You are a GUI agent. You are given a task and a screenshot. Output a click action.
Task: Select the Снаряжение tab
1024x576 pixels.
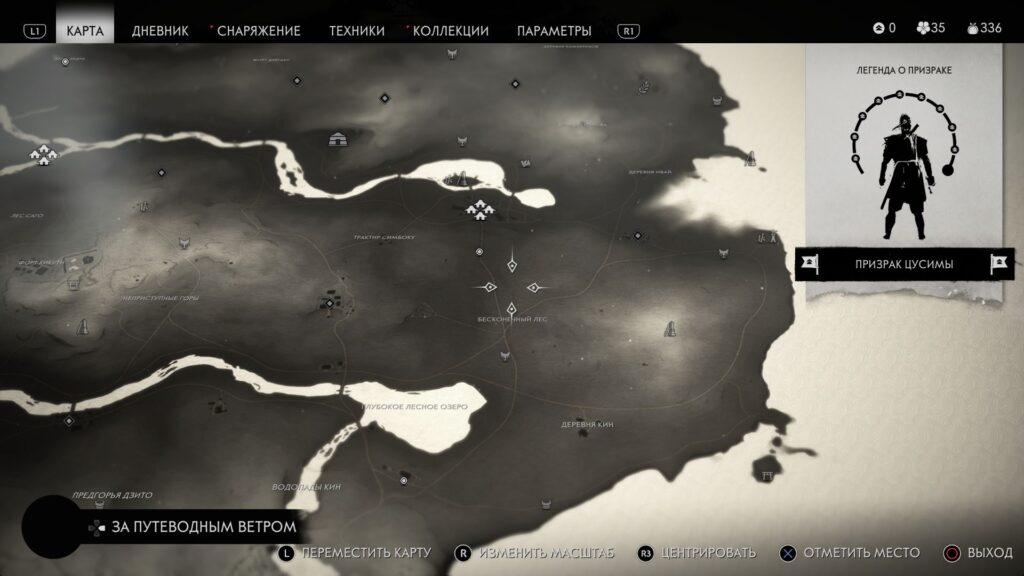pyautogui.click(x=258, y=30)
